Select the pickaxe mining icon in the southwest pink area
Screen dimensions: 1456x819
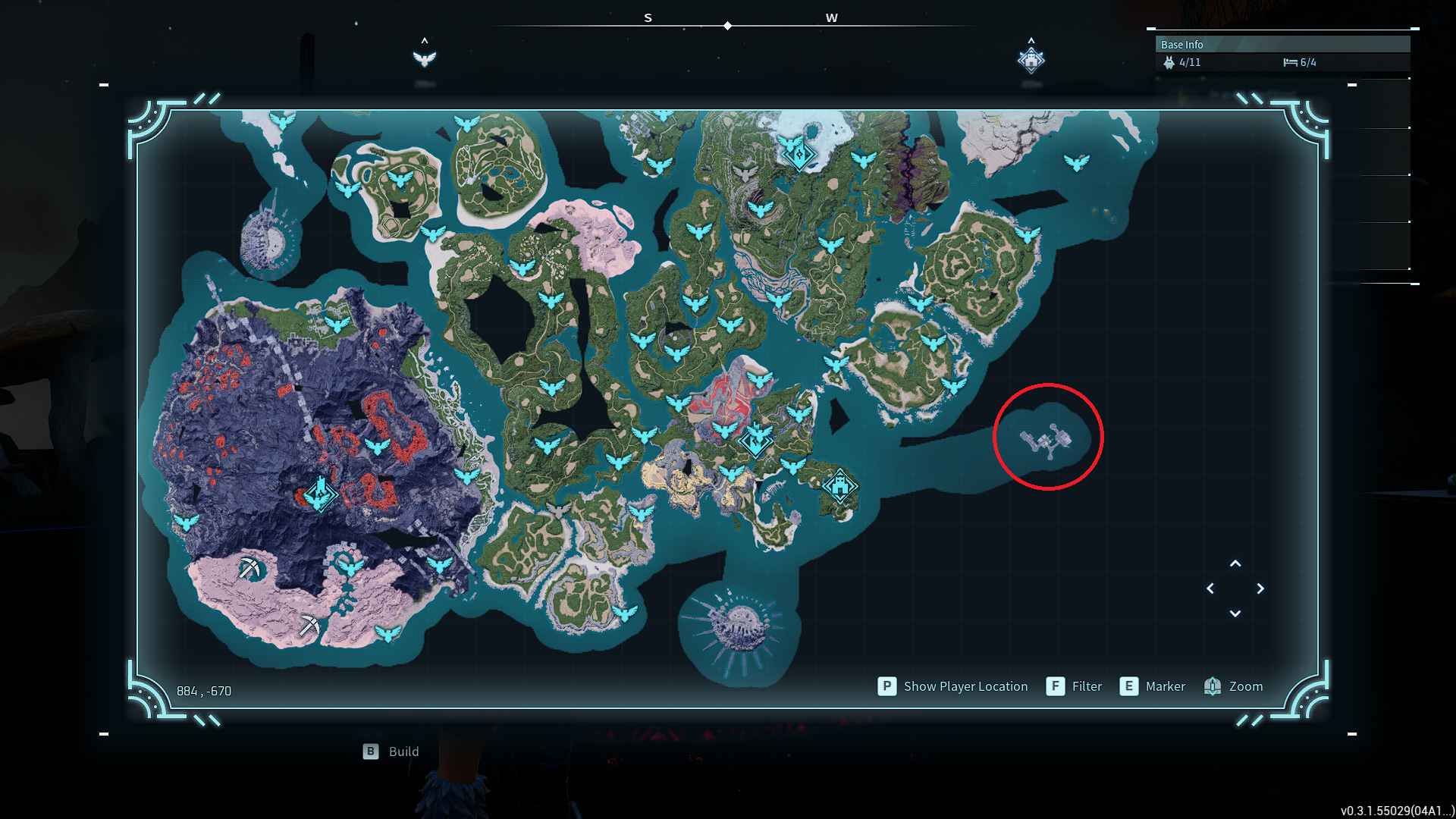click(250, 569)
